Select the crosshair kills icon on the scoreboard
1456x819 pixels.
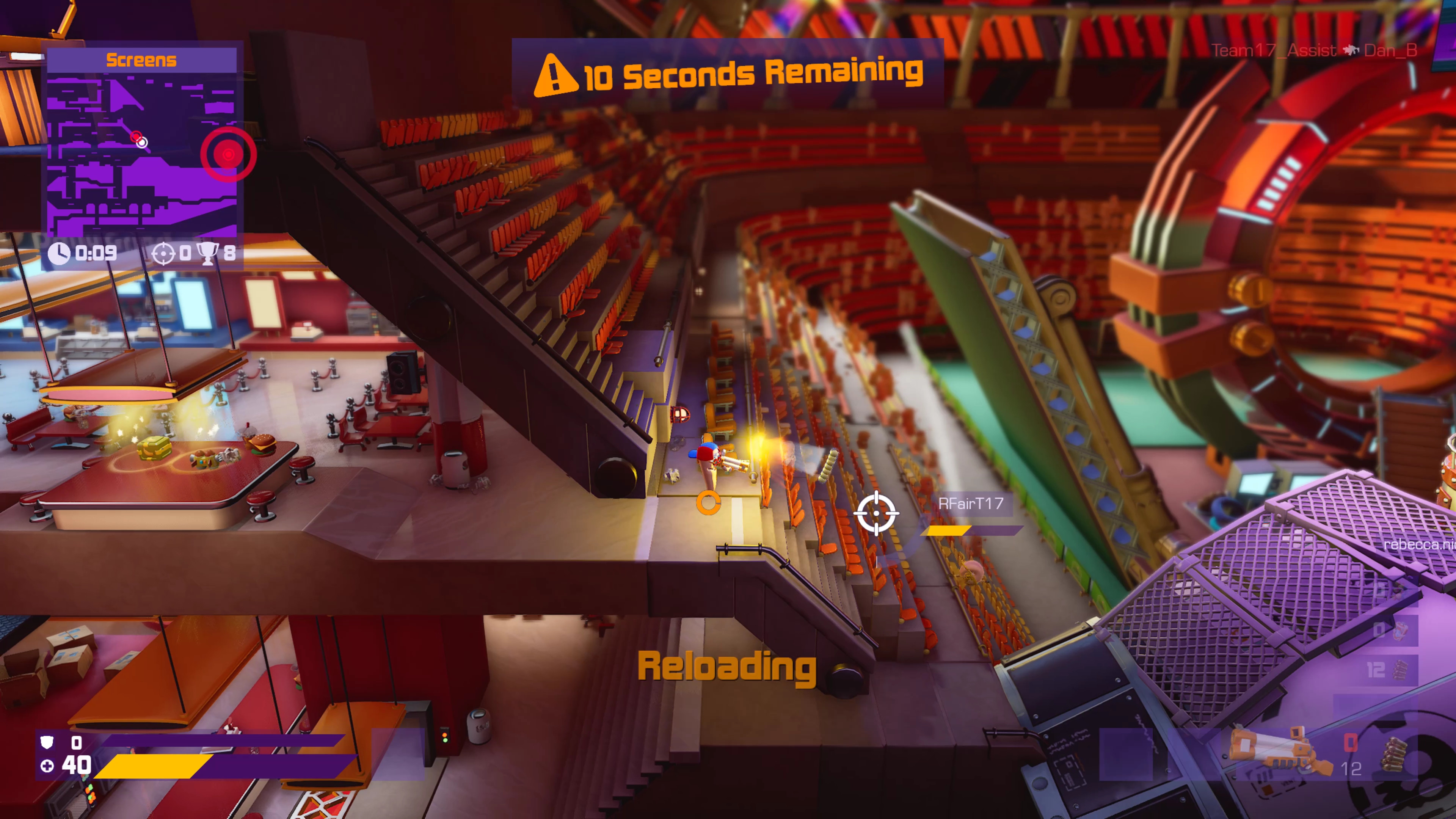163,253
